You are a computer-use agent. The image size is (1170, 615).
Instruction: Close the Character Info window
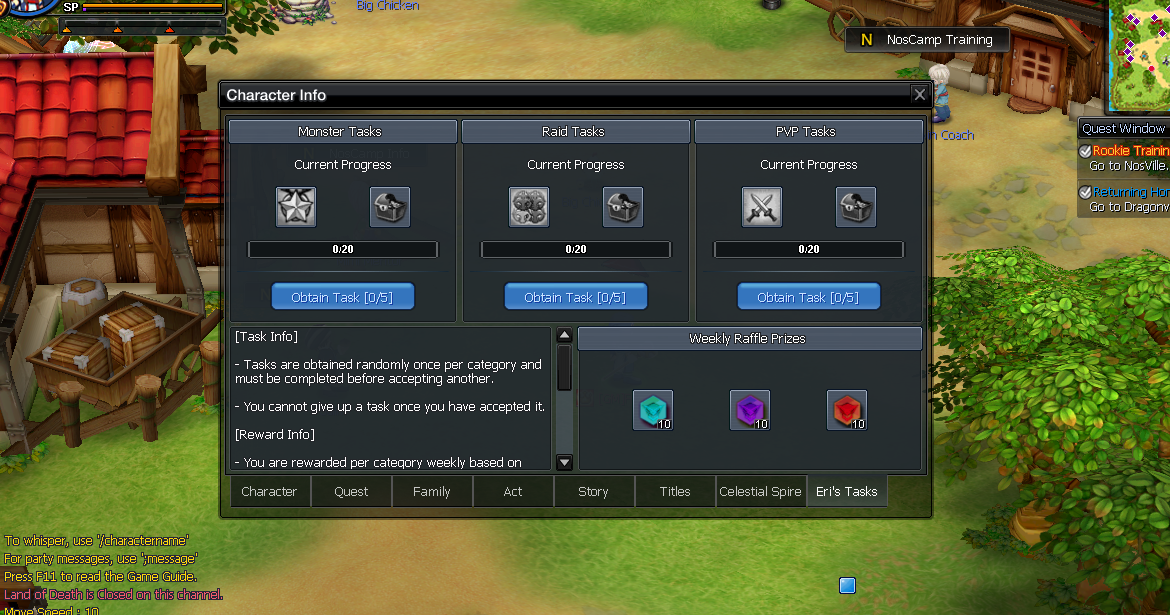pyautogui.click(x=919, y=95)
